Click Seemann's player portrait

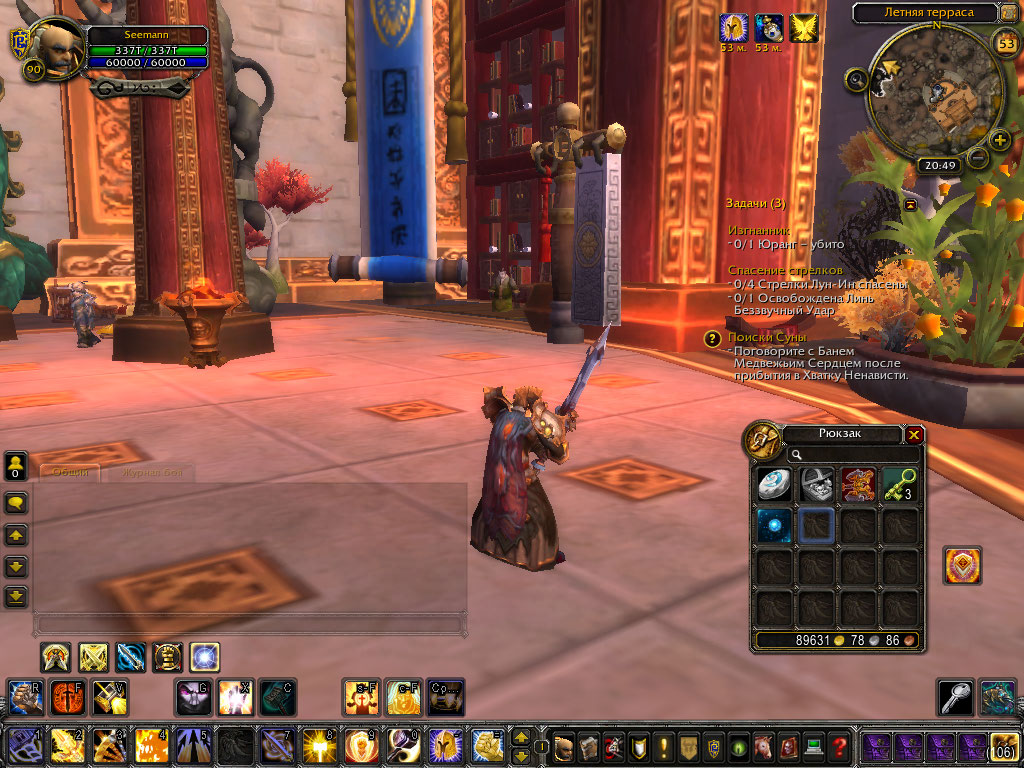[59, 48]
